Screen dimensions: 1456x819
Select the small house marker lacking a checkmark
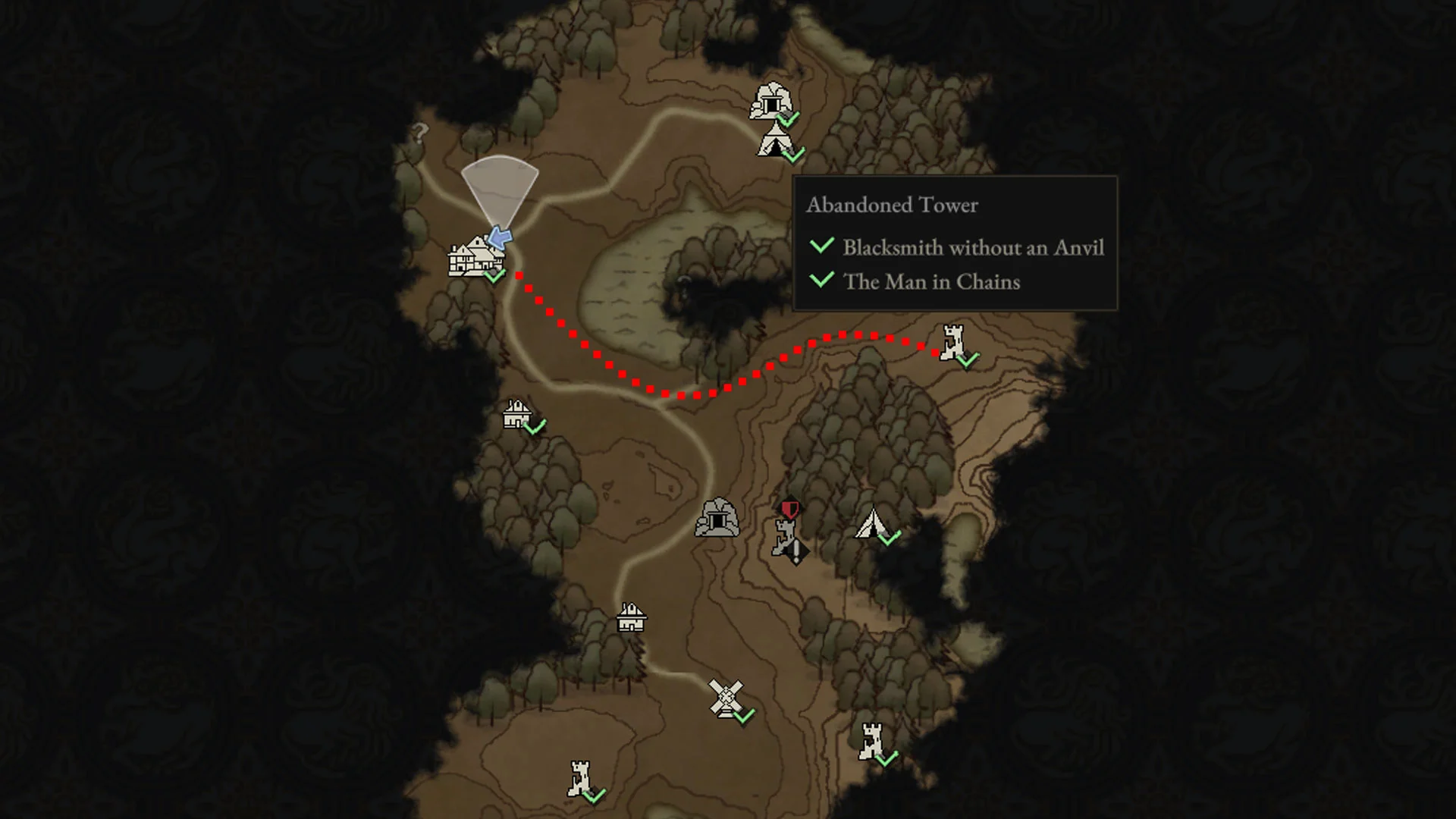coord(631,617)
